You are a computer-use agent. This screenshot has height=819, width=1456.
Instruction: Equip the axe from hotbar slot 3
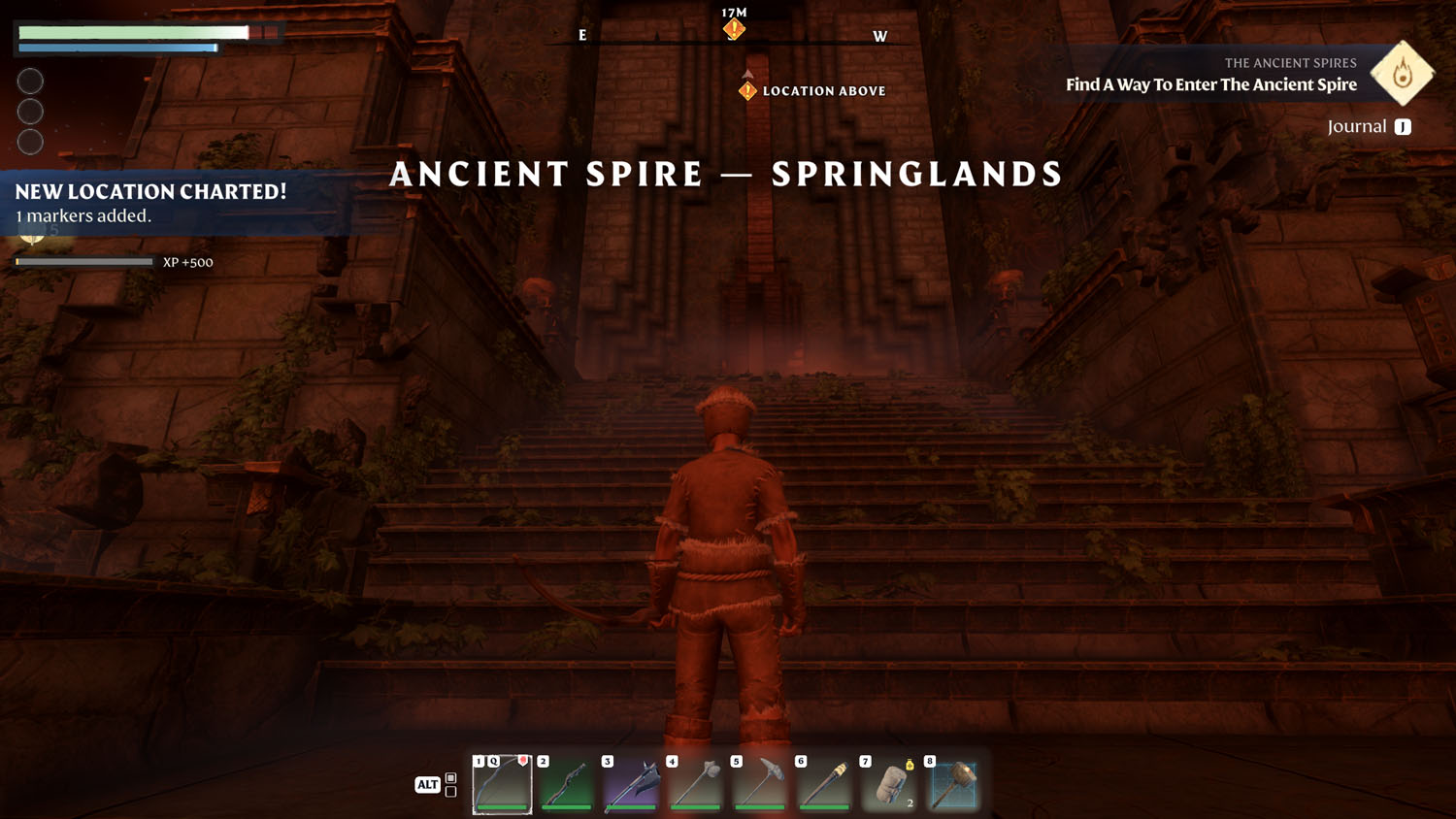click(x=630, y=784)
